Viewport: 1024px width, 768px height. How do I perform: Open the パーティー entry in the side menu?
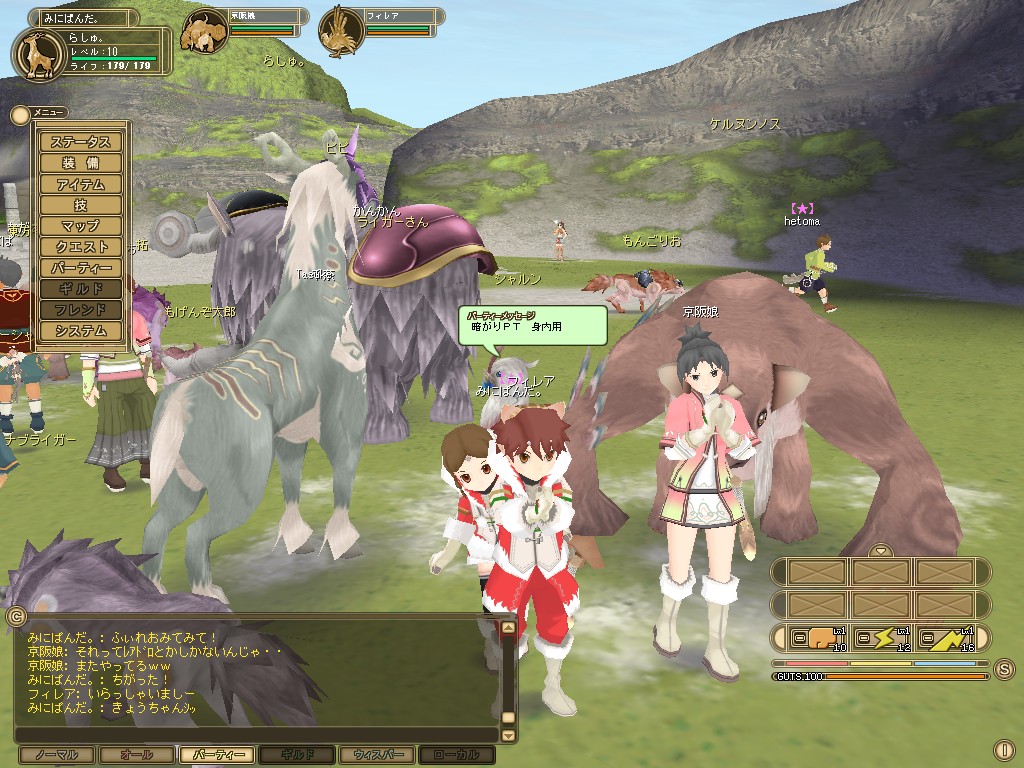pos(80,268)
